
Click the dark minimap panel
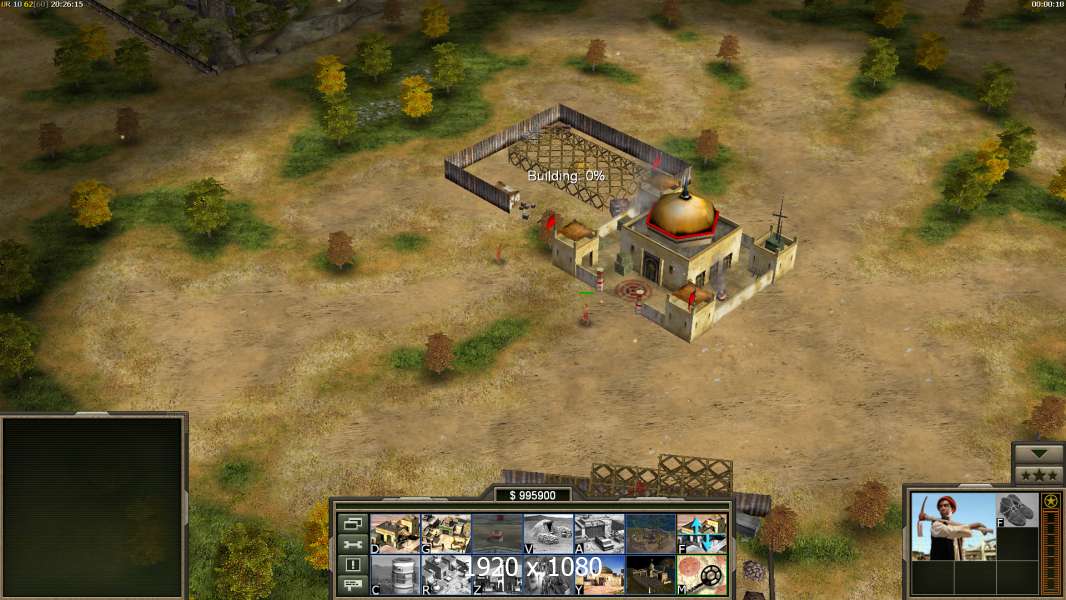coord(94,505)
